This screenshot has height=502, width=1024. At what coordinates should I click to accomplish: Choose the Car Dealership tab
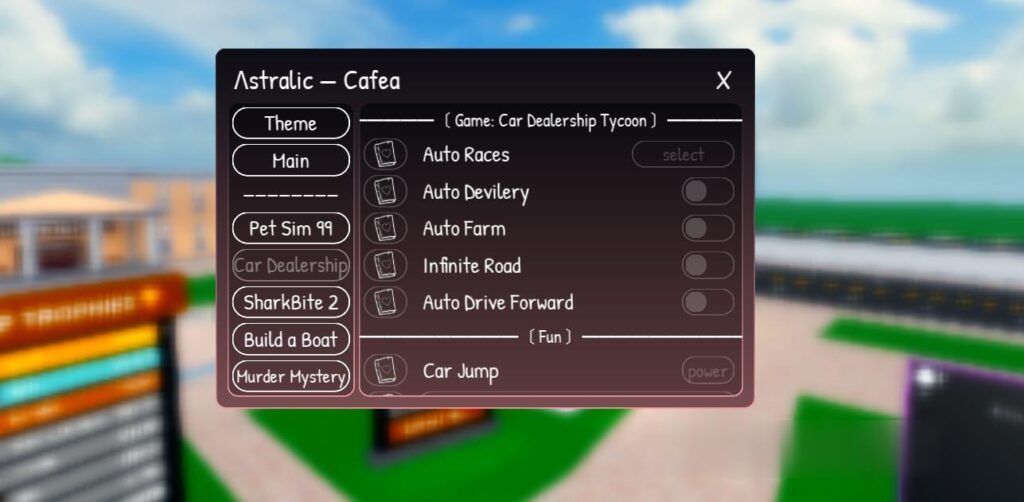(291, 265)
